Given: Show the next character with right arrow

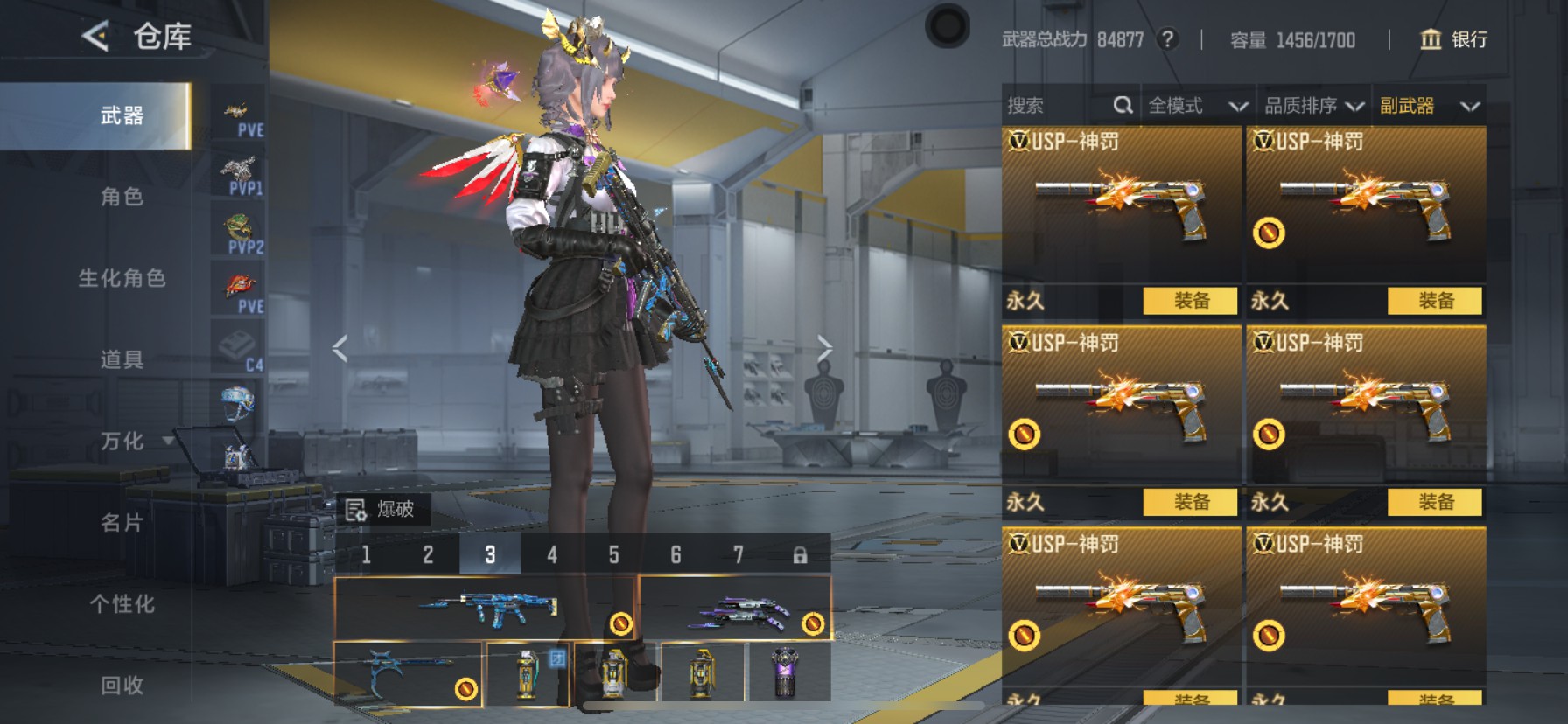Looking at the screenshot, I should pos(823,349).
